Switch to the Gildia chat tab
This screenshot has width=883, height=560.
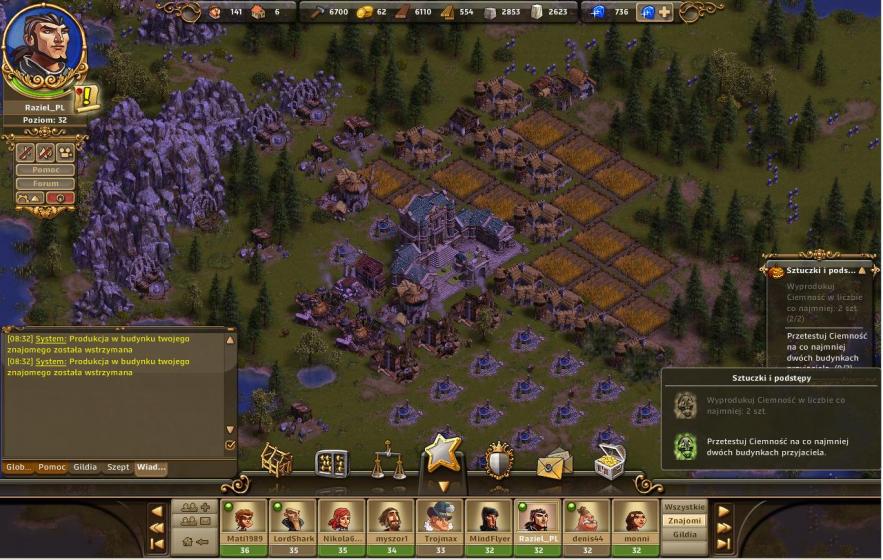tap(85, 467)
